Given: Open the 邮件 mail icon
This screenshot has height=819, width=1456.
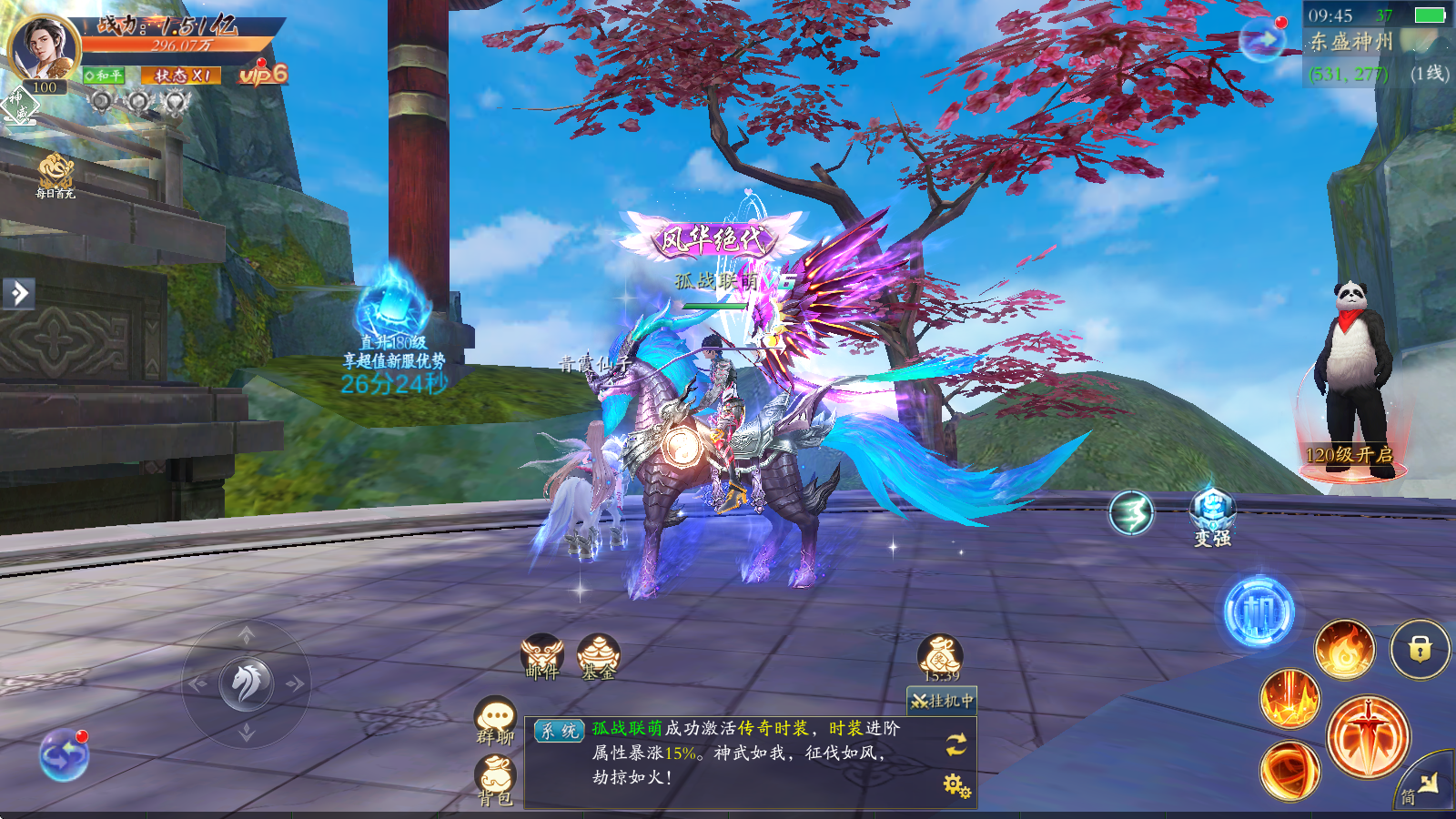Looking at the screenshot, I should point(542,656).
